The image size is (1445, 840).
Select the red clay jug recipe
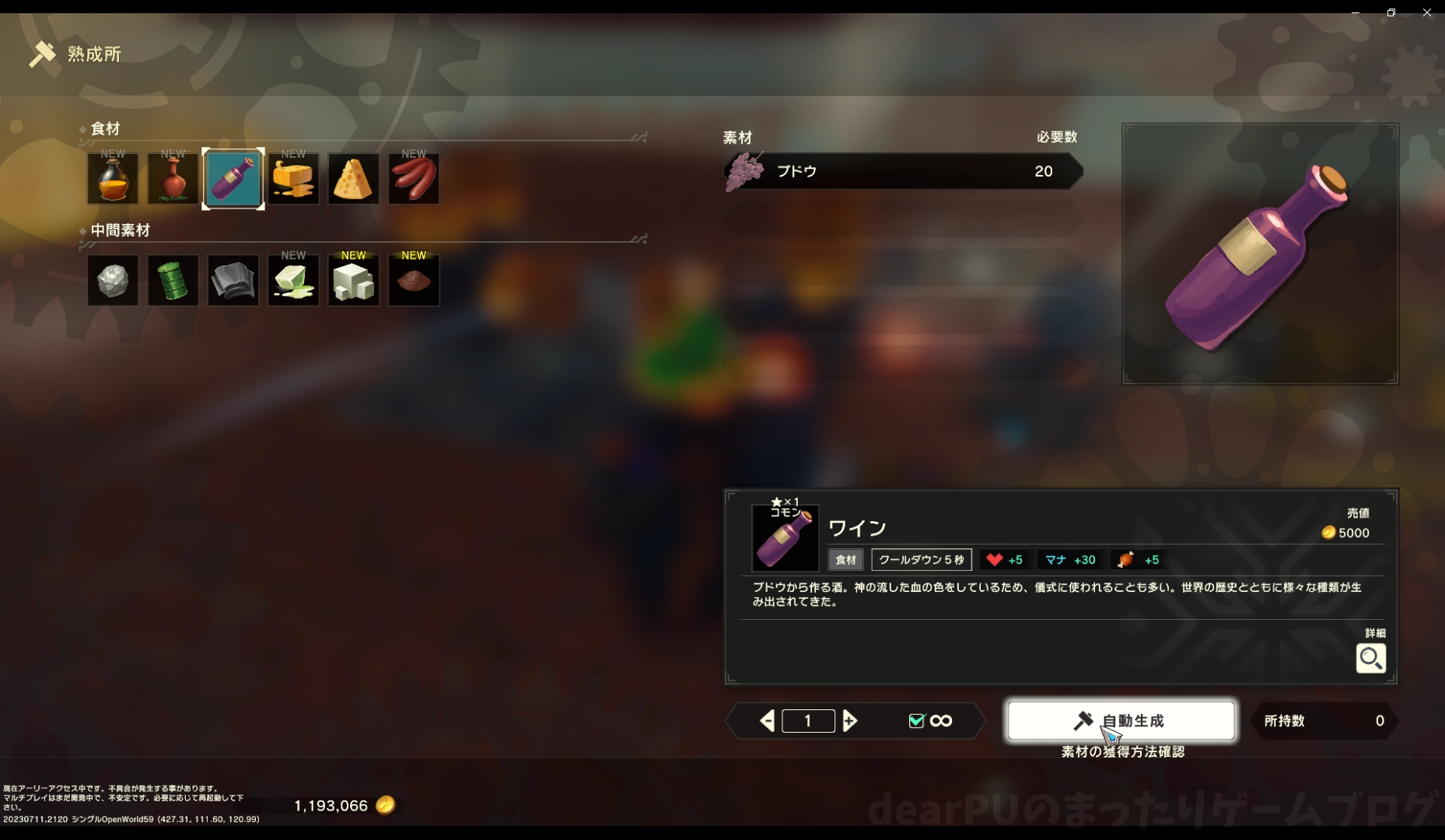(173, 179)
